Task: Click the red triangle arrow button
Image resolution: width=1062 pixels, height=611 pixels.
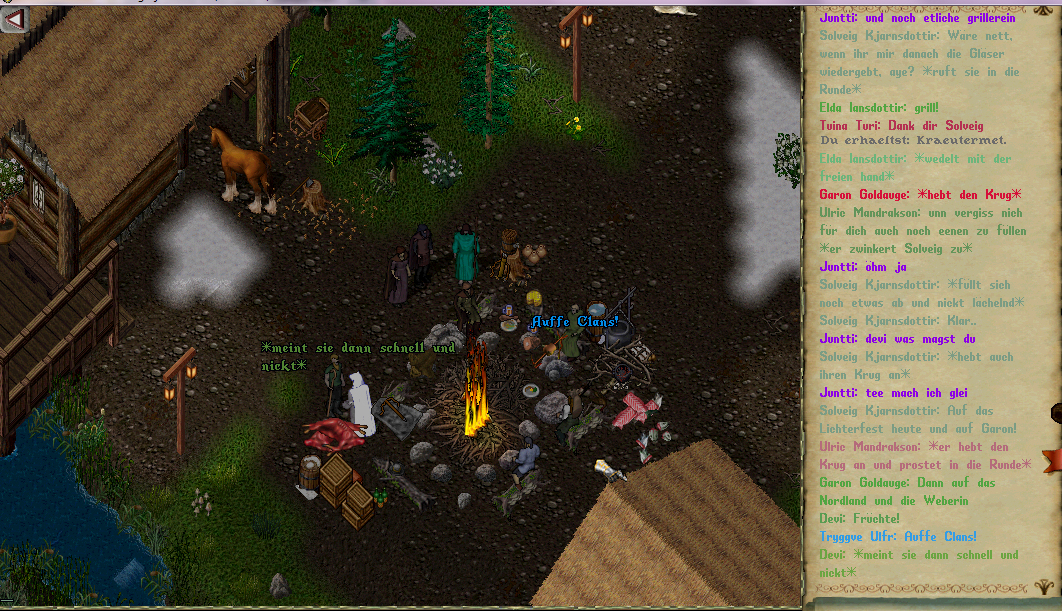Action: 13,19
